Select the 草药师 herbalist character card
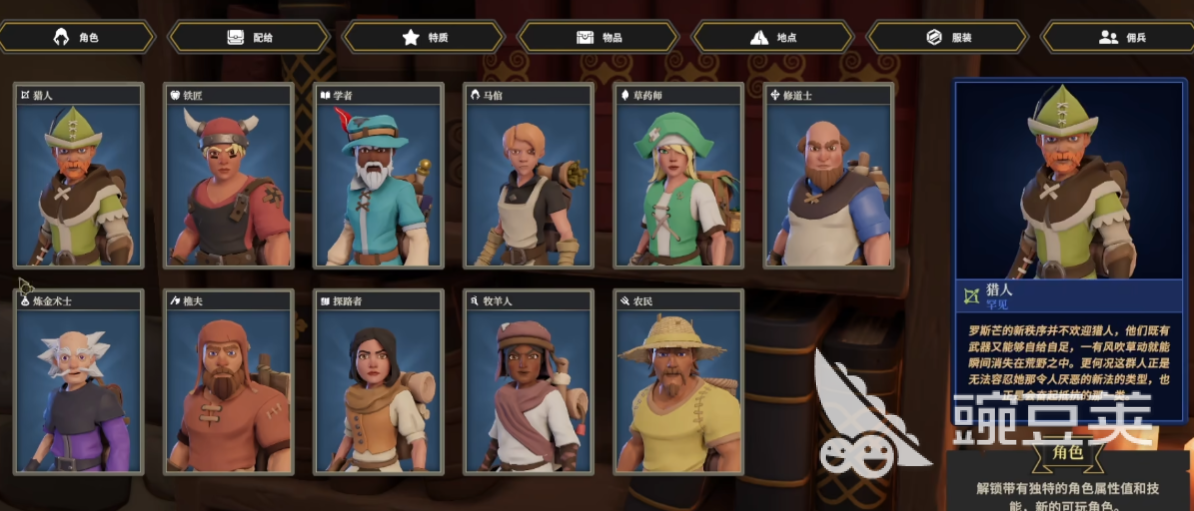 click(678, 177)
